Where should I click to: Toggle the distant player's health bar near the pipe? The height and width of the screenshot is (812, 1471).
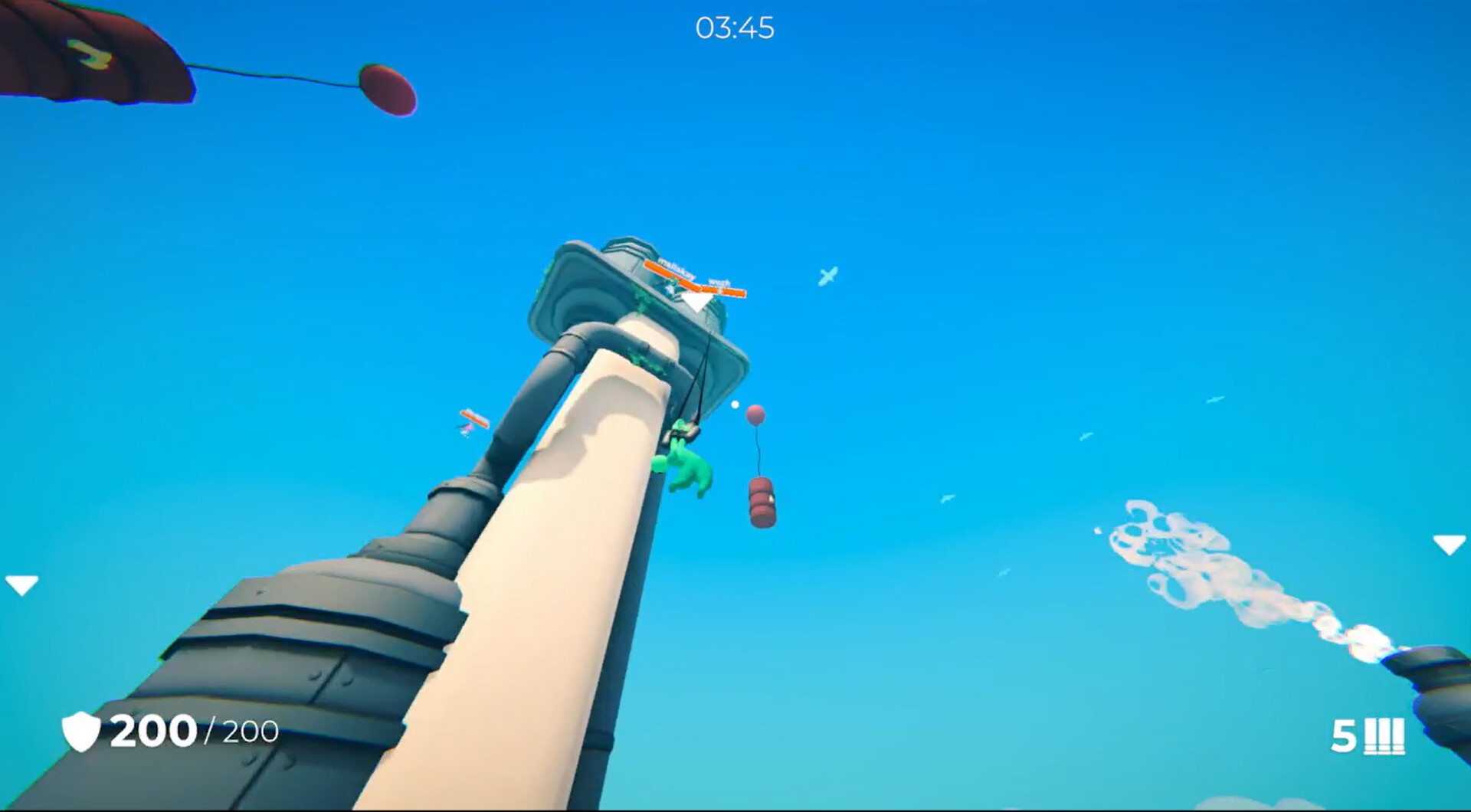click(x=473, y=420)
